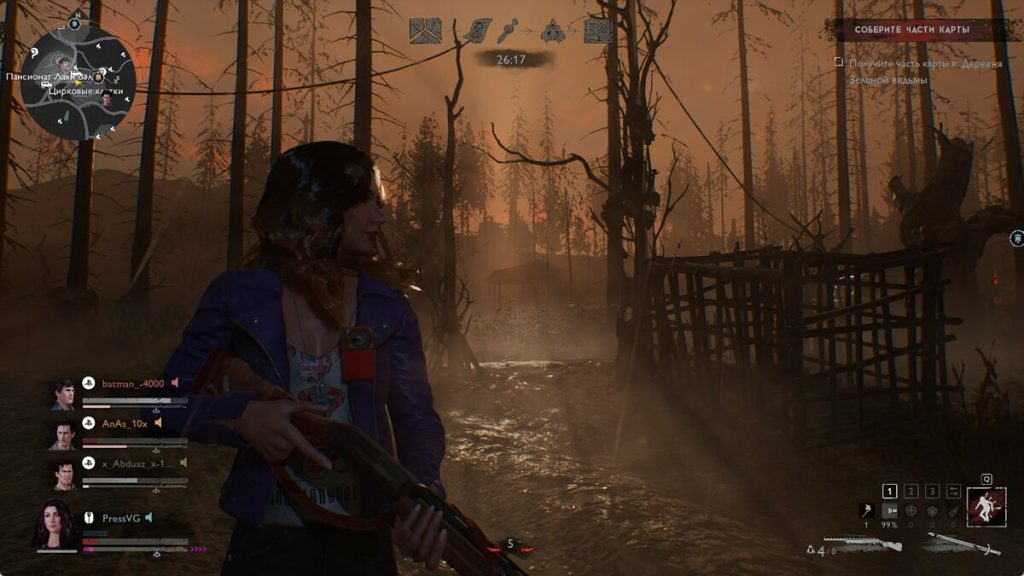The image size is (1024, 576).
Task: Select teammate batman_-4000's portrait
Action: [63, 394]
